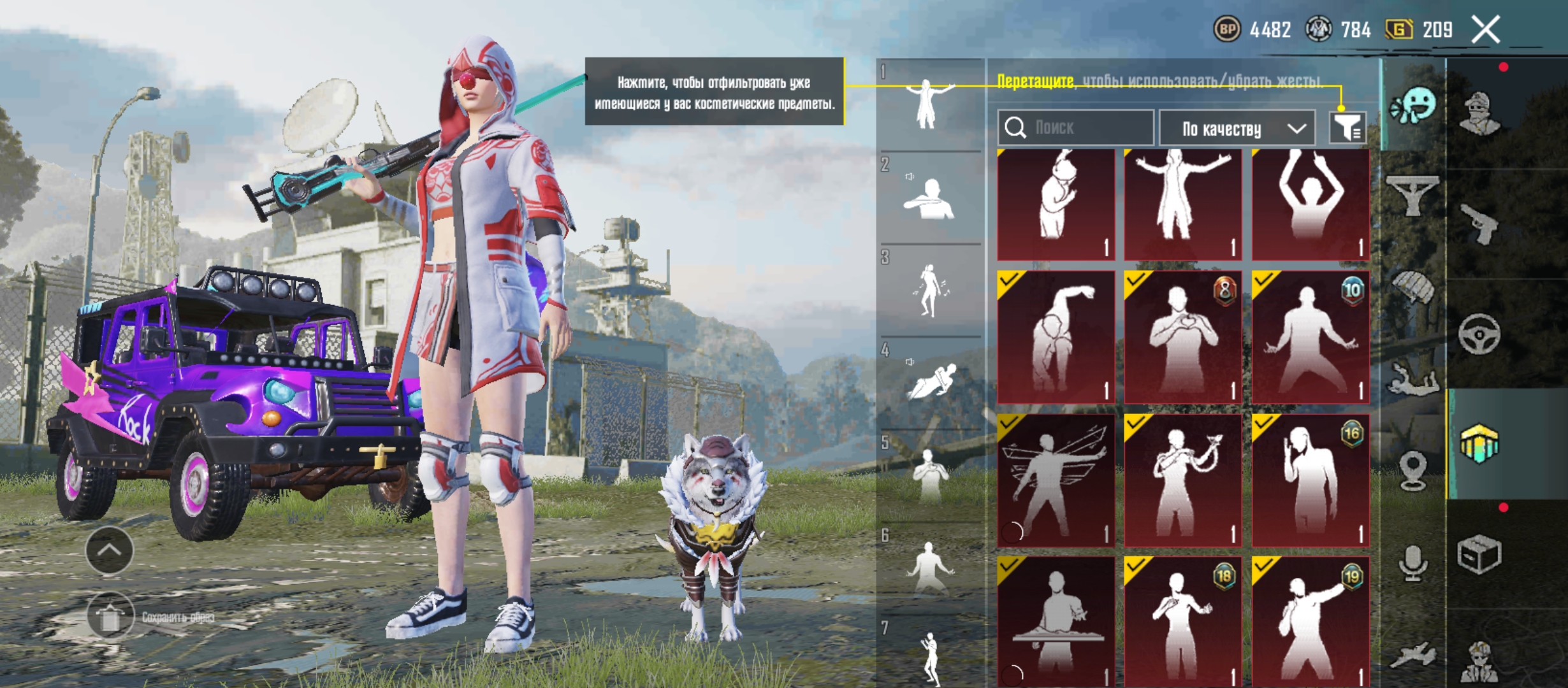The width and height of the screenshot is (1568, 688).
Task: Select the emote tile with badge 19
Action: pos(1310,621)
